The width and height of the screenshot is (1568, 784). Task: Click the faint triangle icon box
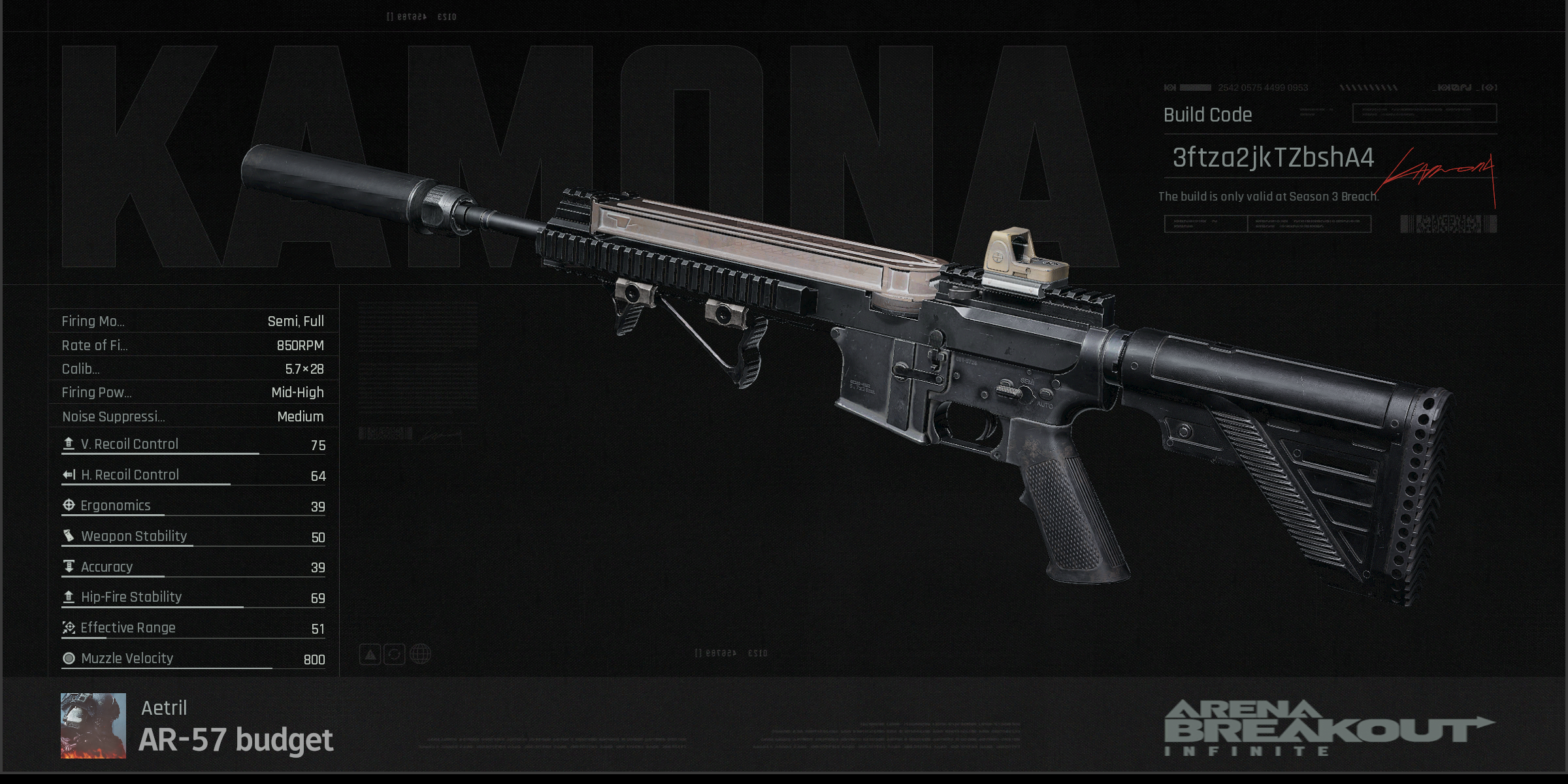[x=370, y=653]
